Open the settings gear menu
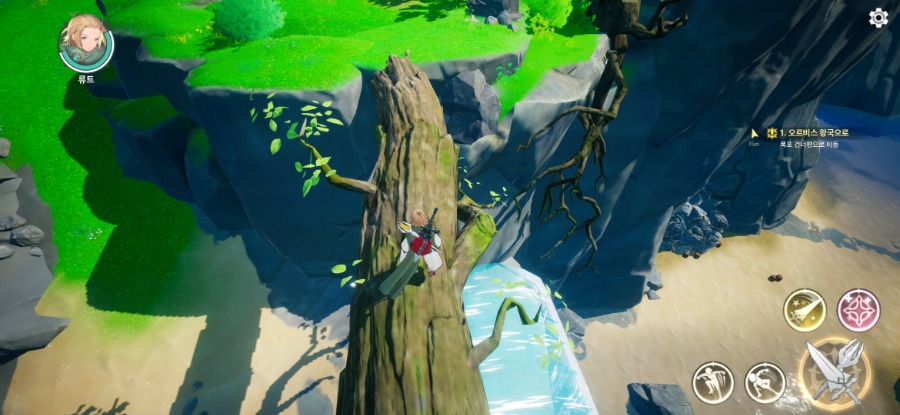 (x=879, y=17)
